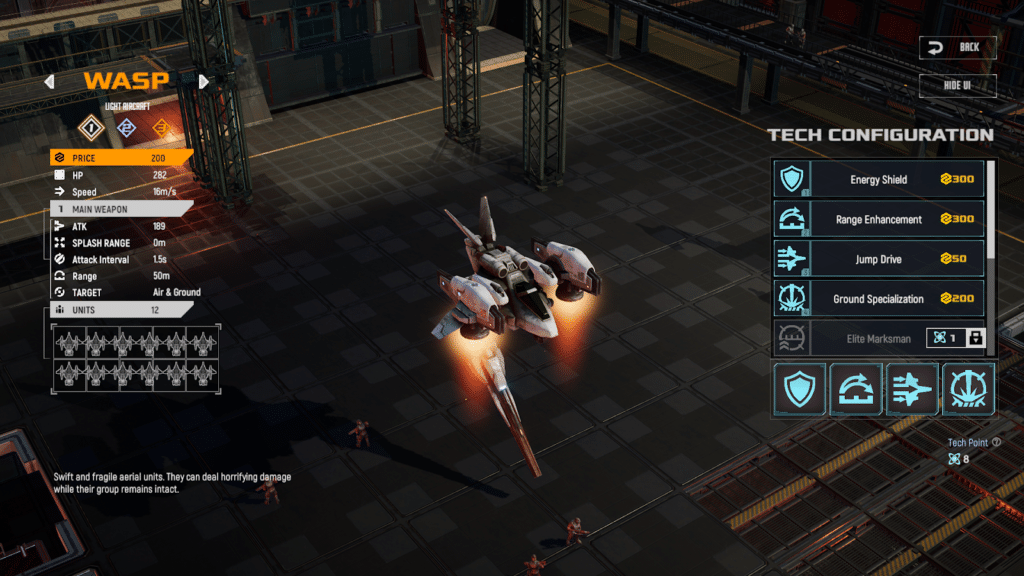Select the Jump Drive tech row
The image size is (1024, 576).
pyautogui.click(x=879, y=259)
